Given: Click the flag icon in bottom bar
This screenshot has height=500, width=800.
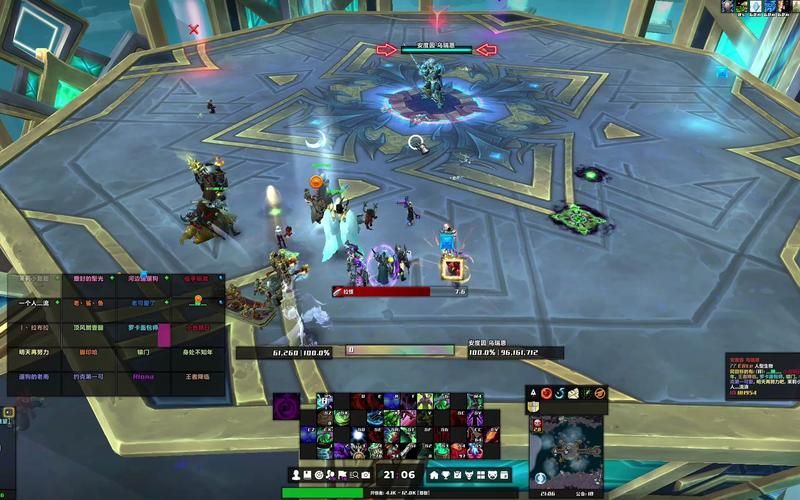Looking at the screenshot, I should point(343,474).
